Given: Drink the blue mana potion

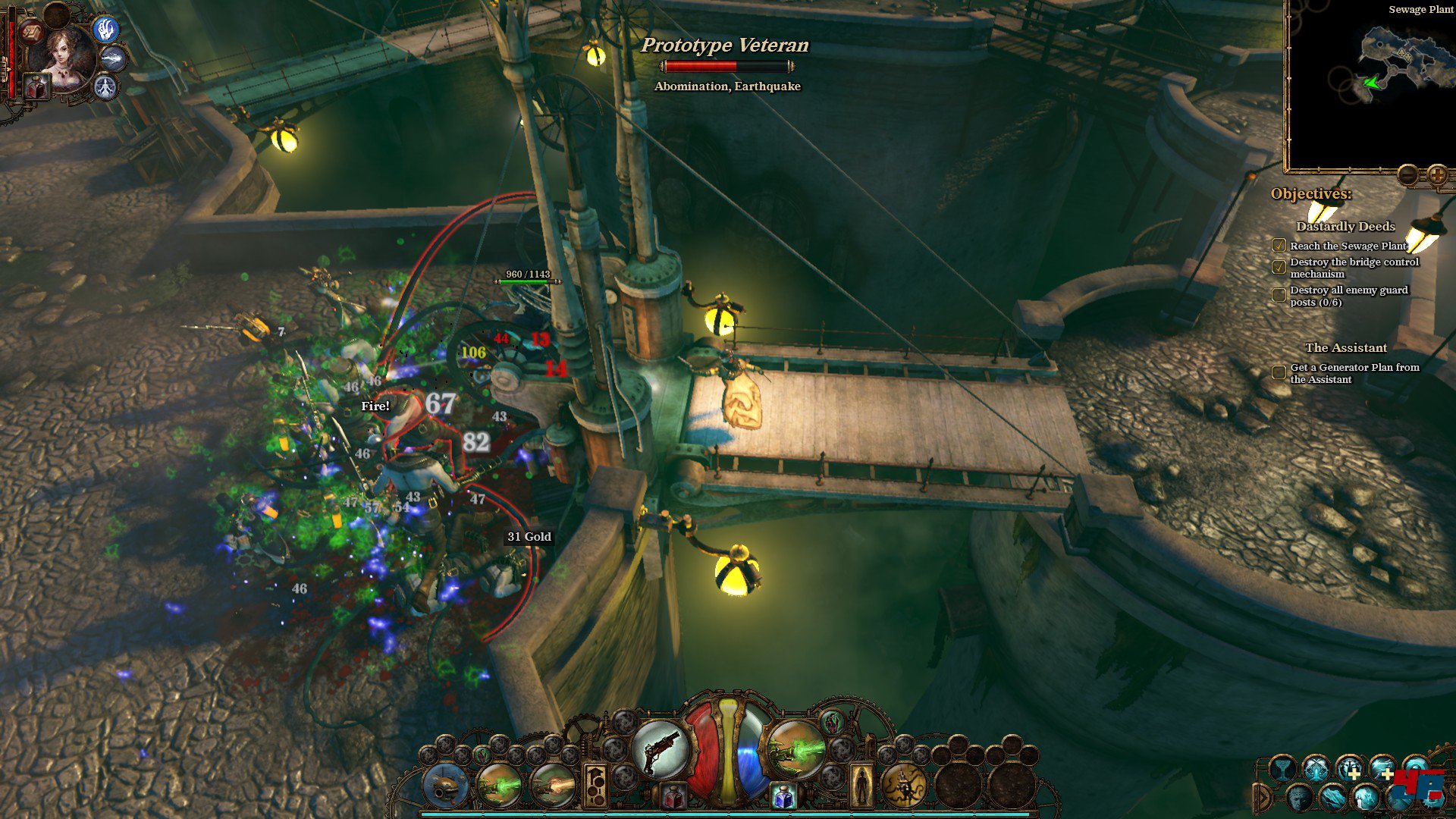Looking at the screenshot, I should coord(783,796).
